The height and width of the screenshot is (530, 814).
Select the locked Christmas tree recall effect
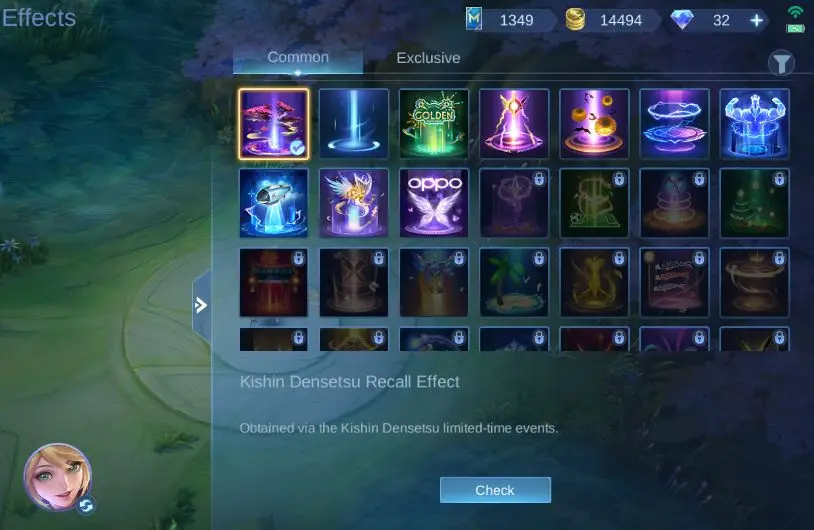[x=754, y=203]
